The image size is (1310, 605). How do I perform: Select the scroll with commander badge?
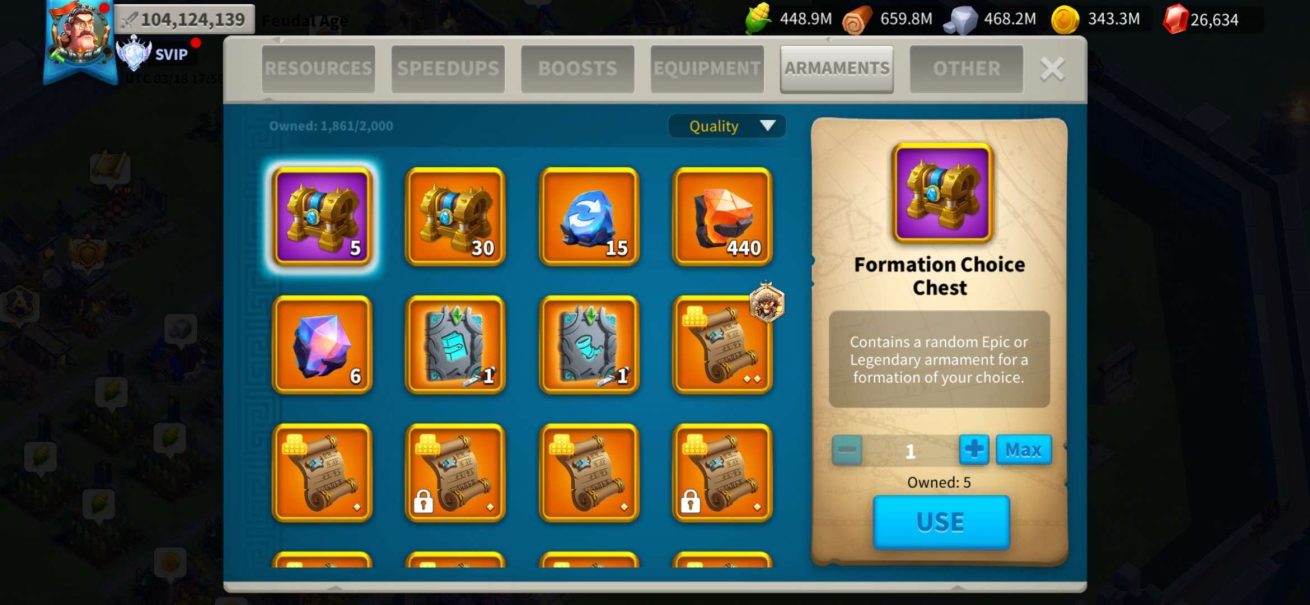(723, 344)
